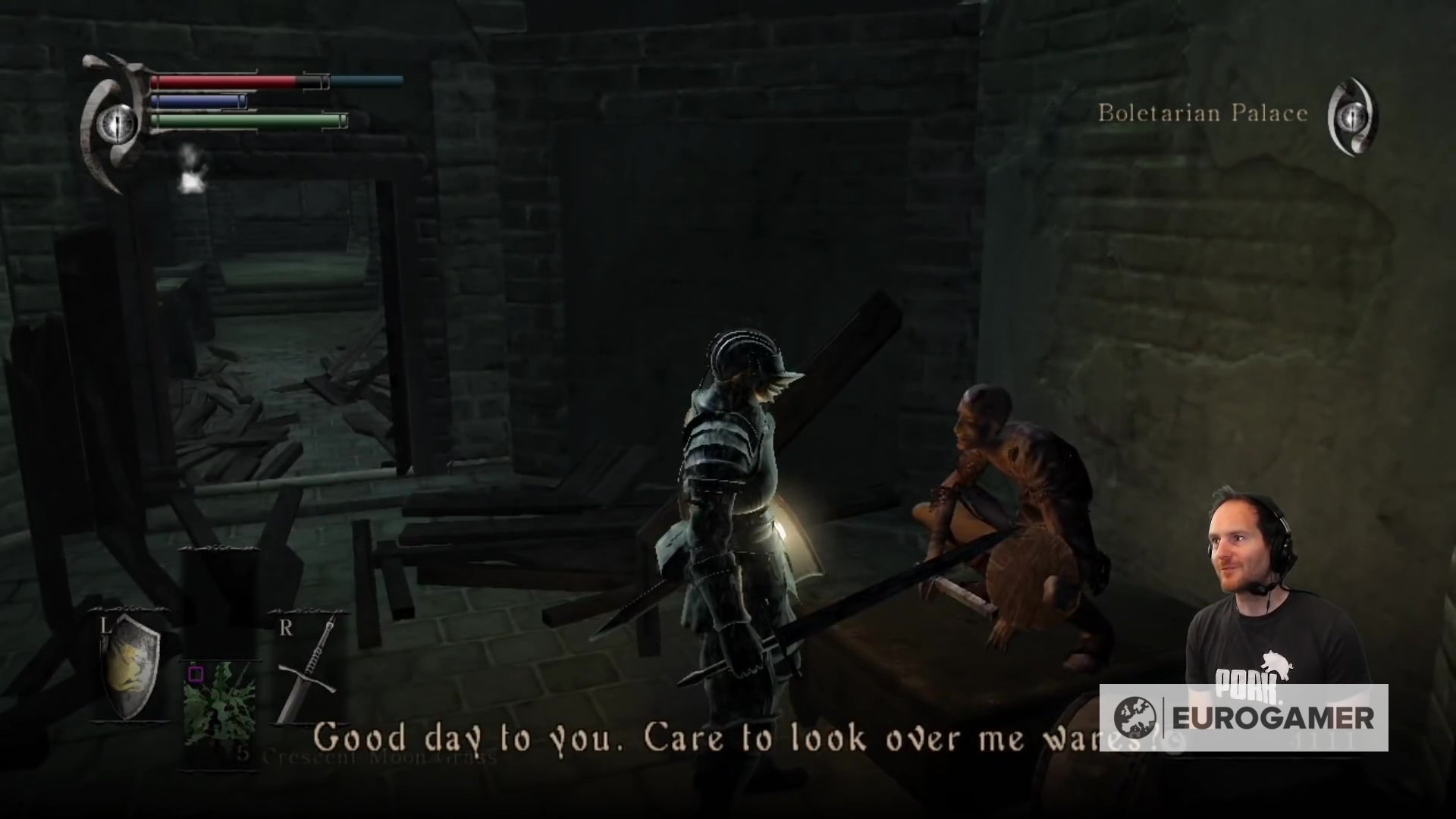Toggle the purple quick-item selector square
The height and width of the screenshot is (819, 1456).
(x=196, y=674)
